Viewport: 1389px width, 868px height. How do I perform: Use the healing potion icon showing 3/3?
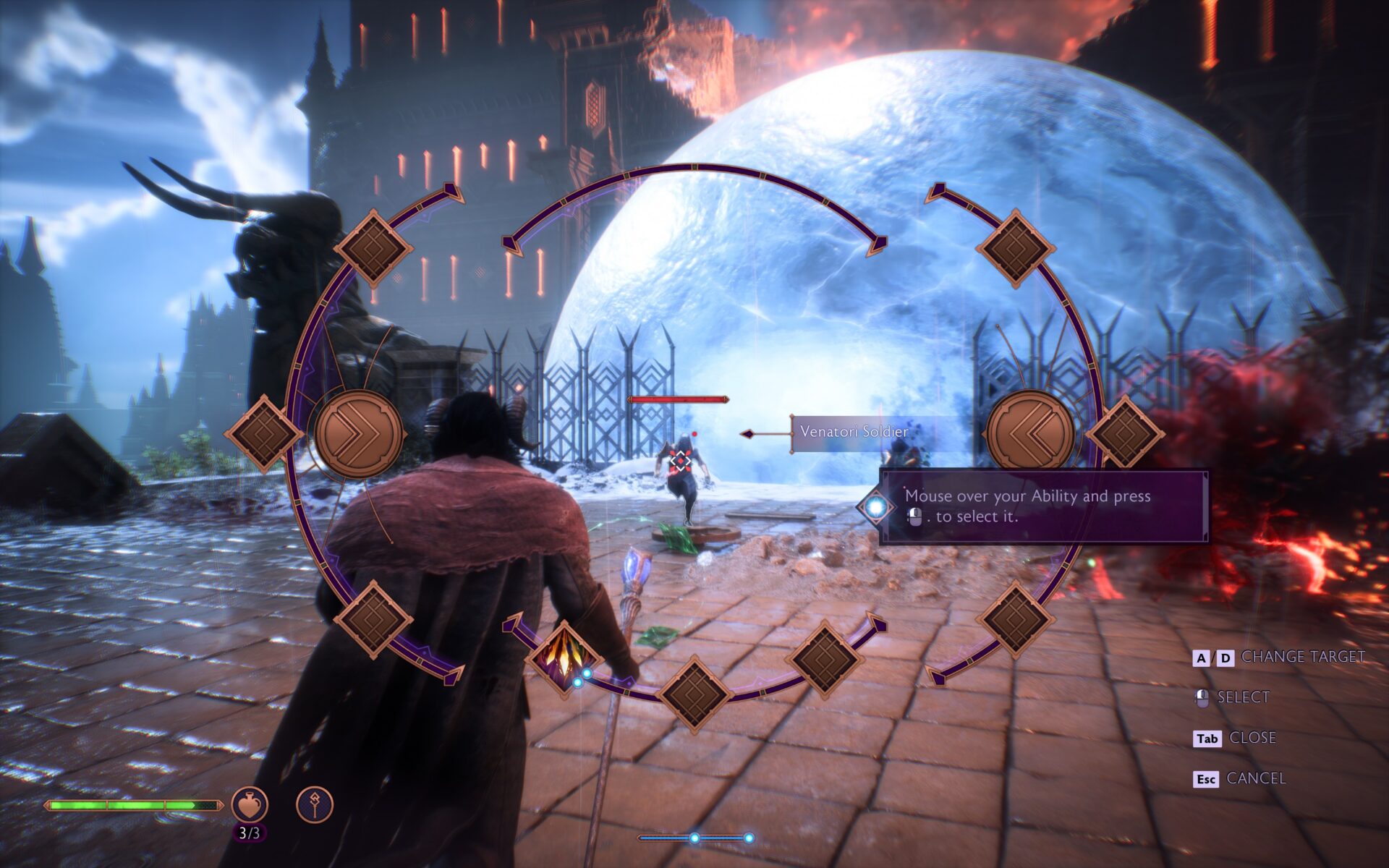250,805
